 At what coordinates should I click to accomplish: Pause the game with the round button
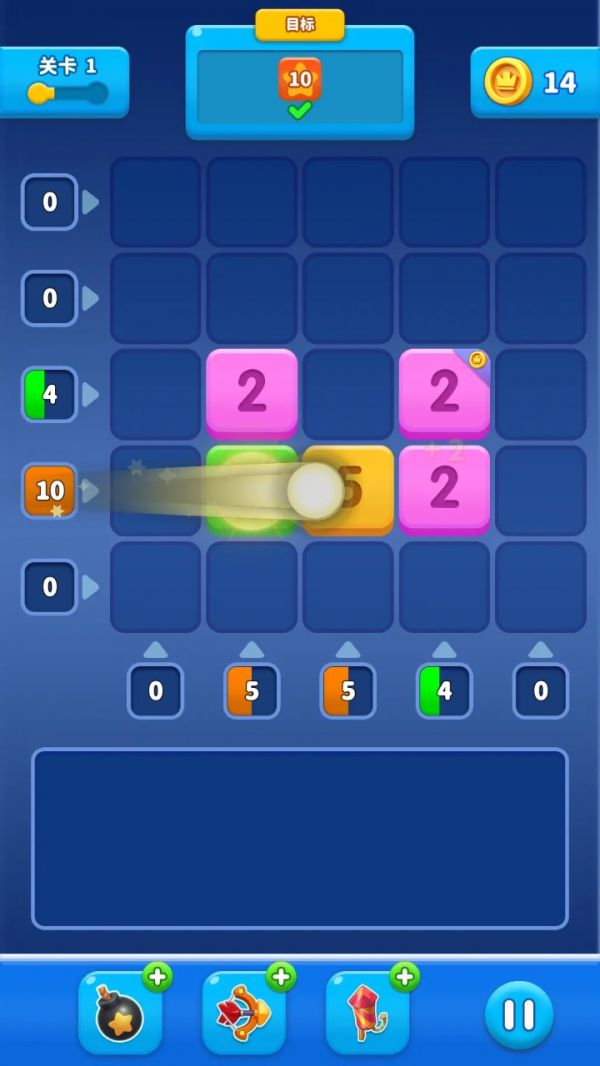coord(519,1015)
